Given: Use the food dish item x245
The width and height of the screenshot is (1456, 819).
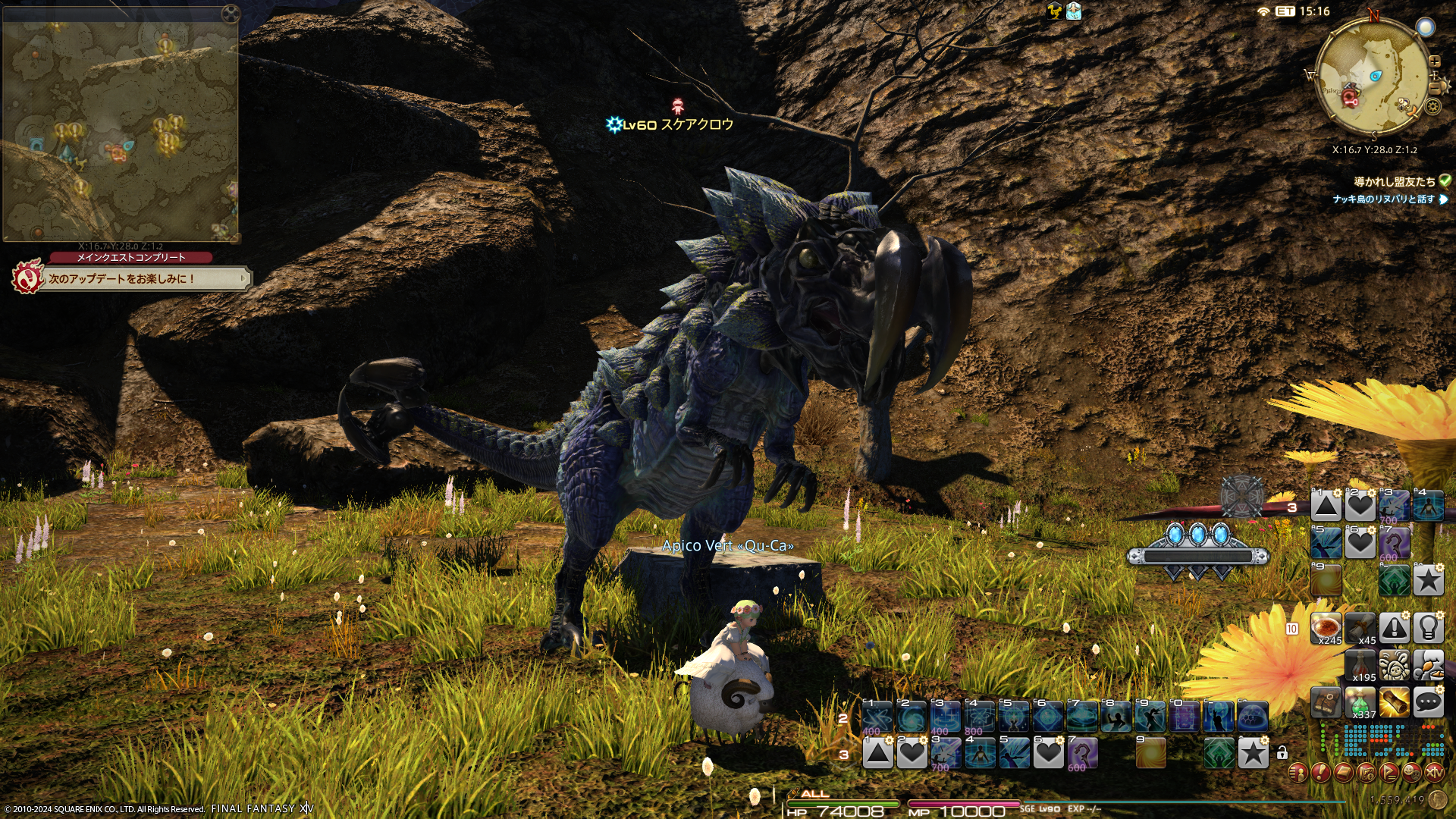Looking at the screenshot, I should 1326,628.
